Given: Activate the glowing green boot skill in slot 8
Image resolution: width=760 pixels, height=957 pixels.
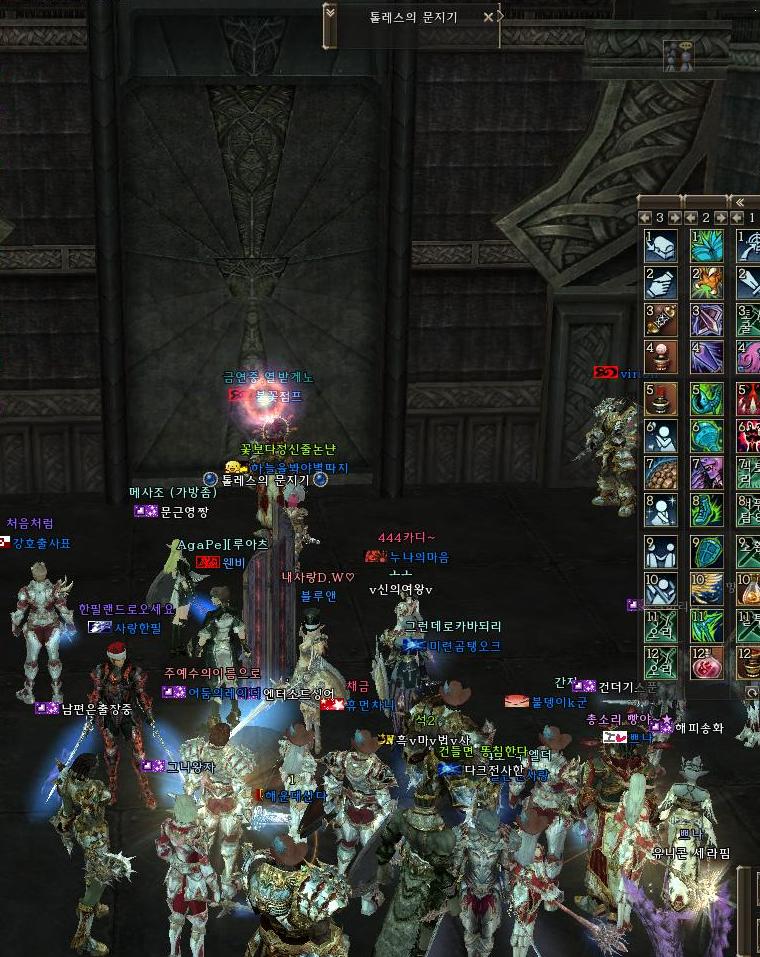Looking at the screenshot, I should point(708,510).
